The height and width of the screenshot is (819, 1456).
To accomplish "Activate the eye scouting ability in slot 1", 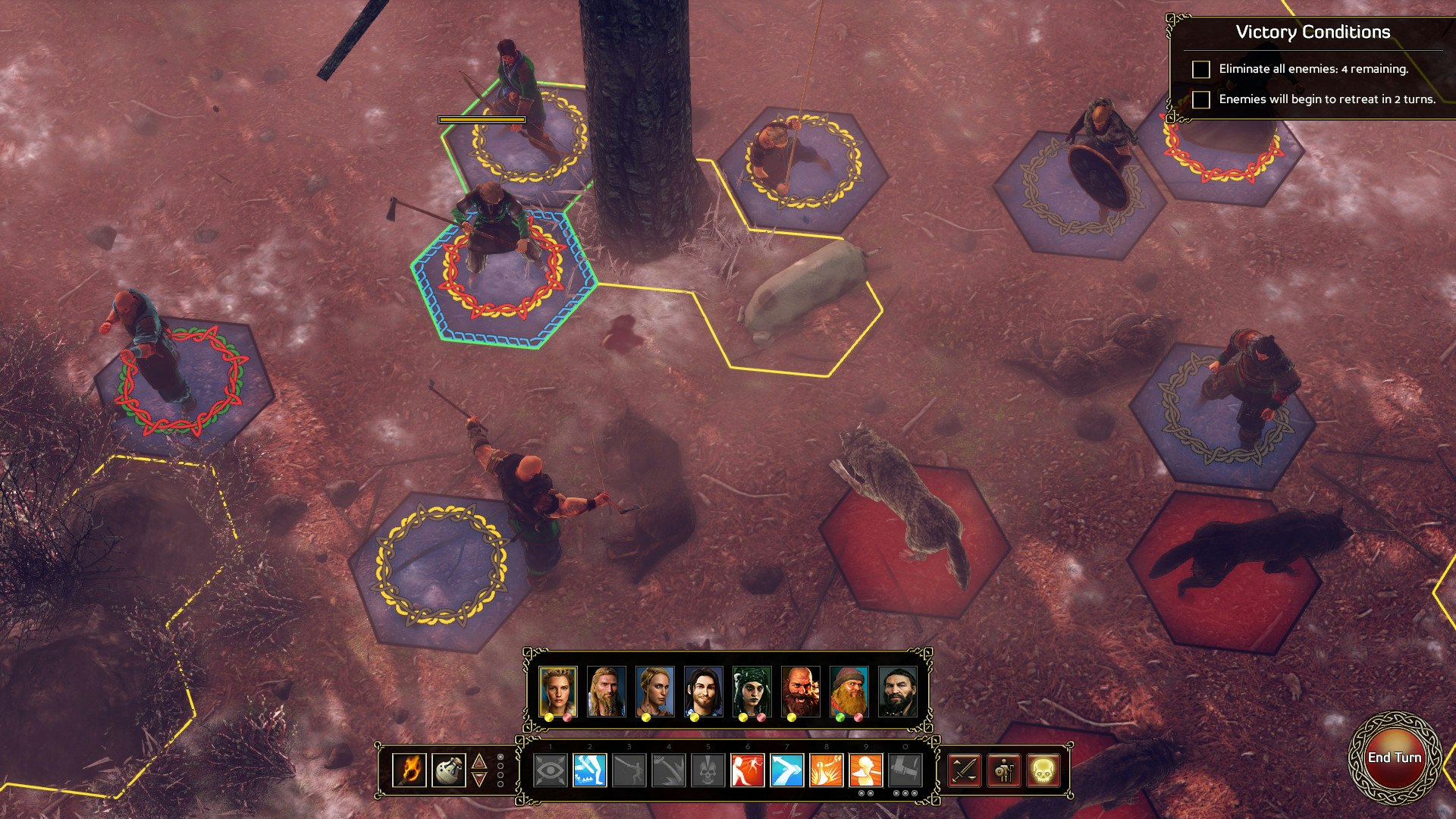I will click(551, 770).
